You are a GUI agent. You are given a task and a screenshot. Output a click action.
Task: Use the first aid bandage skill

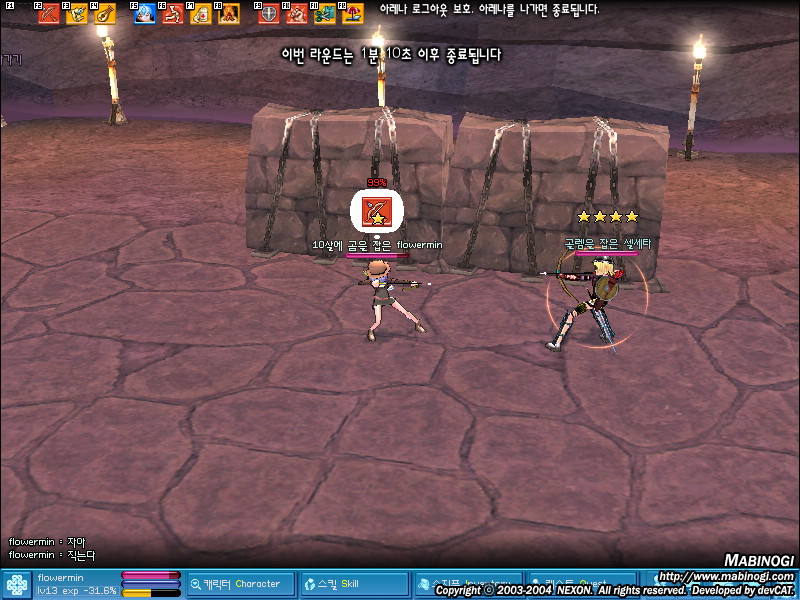200,14
